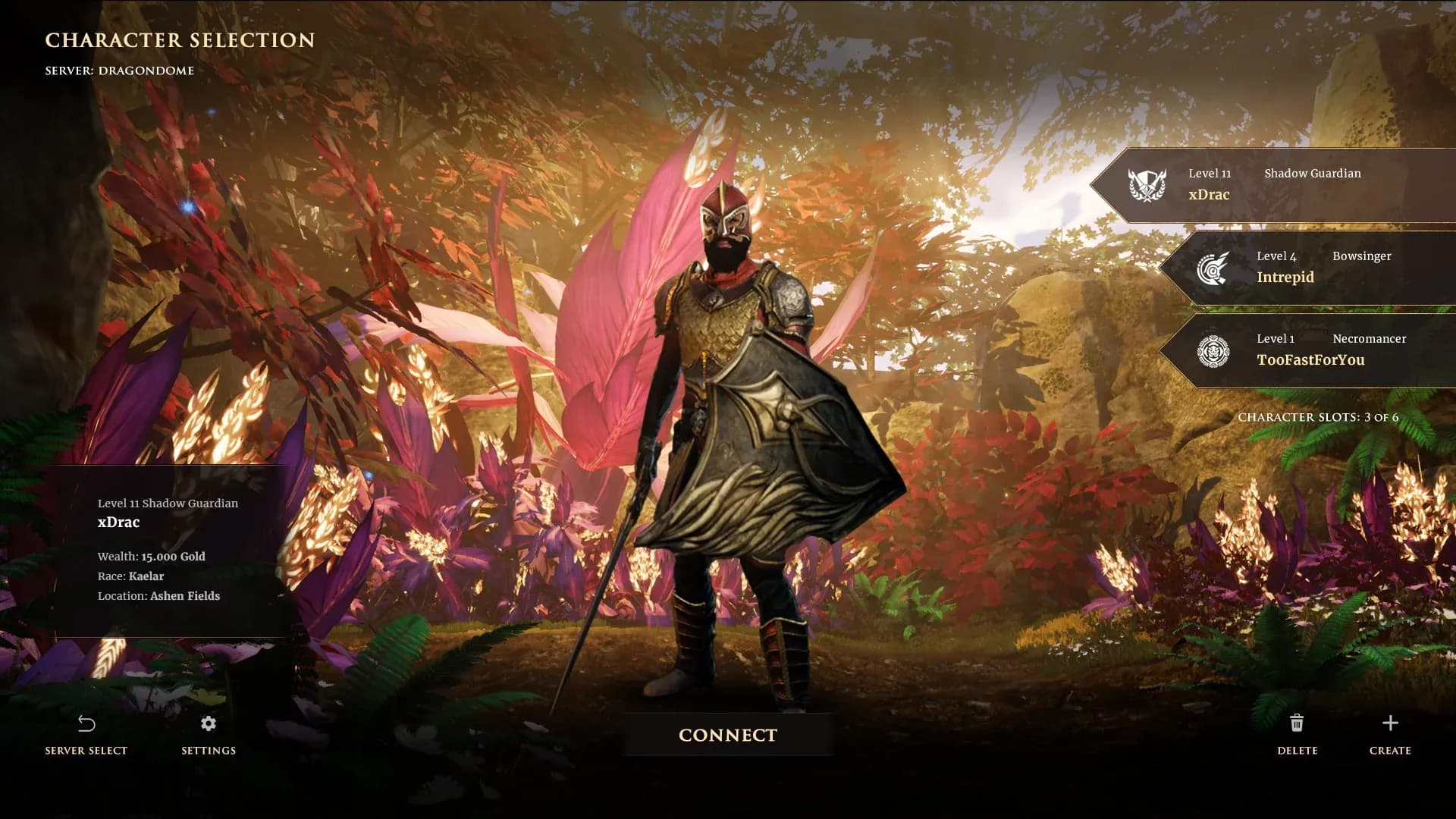
Task: Click the Server: Dragondome label
Action: 118,71
